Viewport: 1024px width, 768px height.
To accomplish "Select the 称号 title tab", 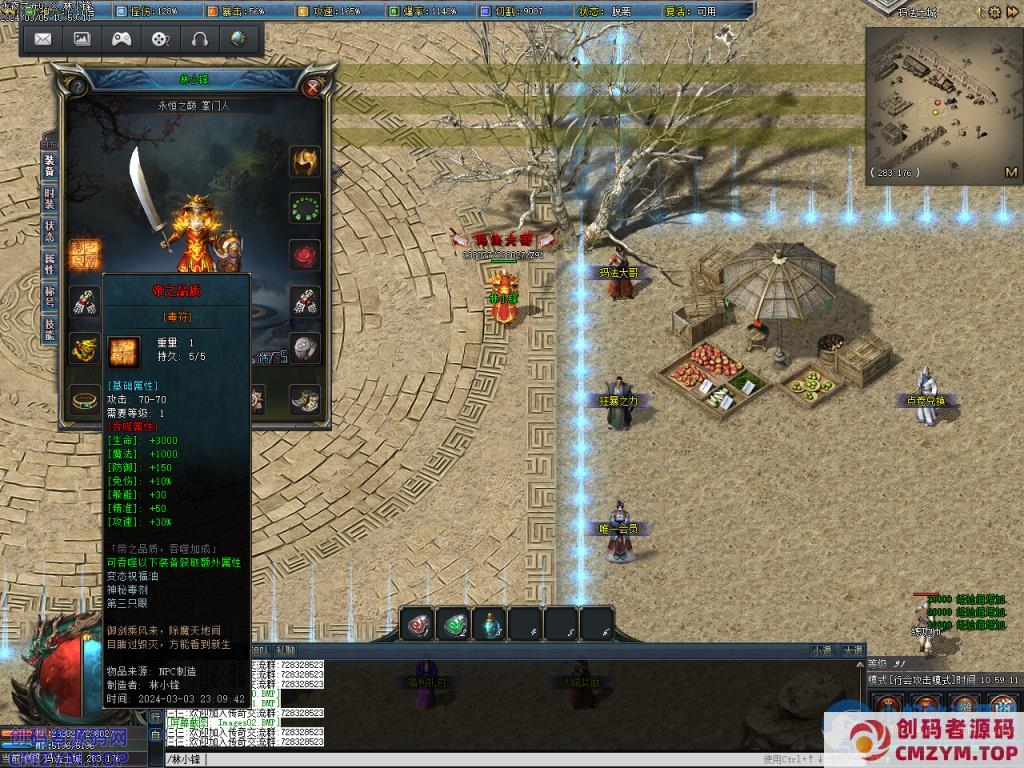I will pyautogui.click(x=49, y=296).
